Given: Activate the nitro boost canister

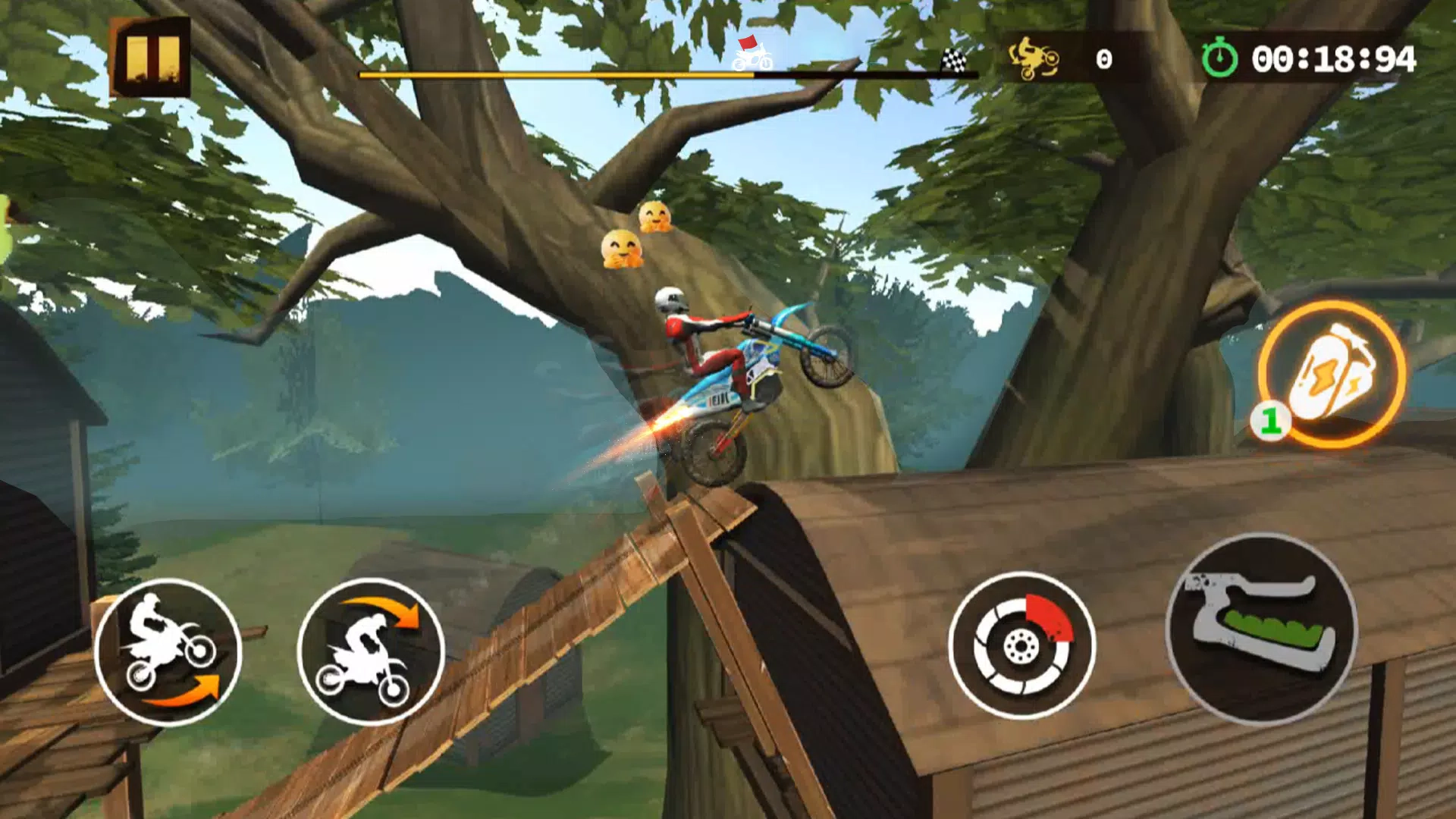Looking at the screenshot, I should coord(1332,373).
